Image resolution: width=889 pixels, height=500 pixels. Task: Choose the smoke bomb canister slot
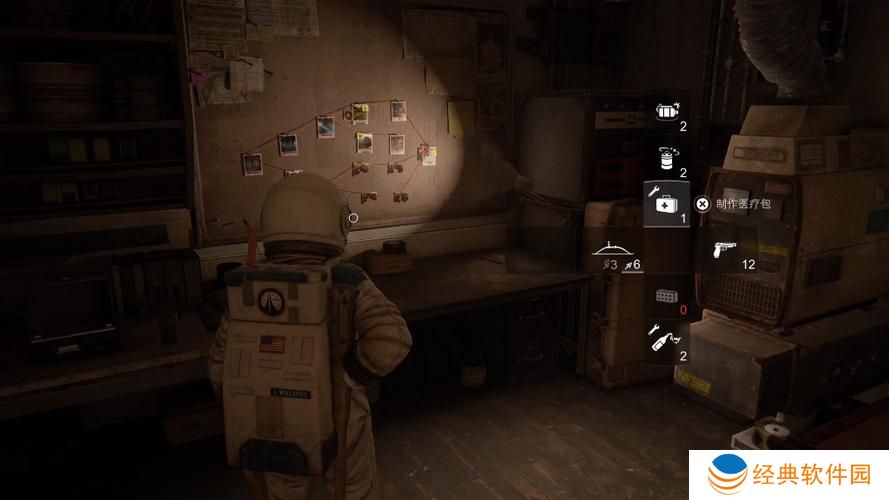(x=667, y=158)
